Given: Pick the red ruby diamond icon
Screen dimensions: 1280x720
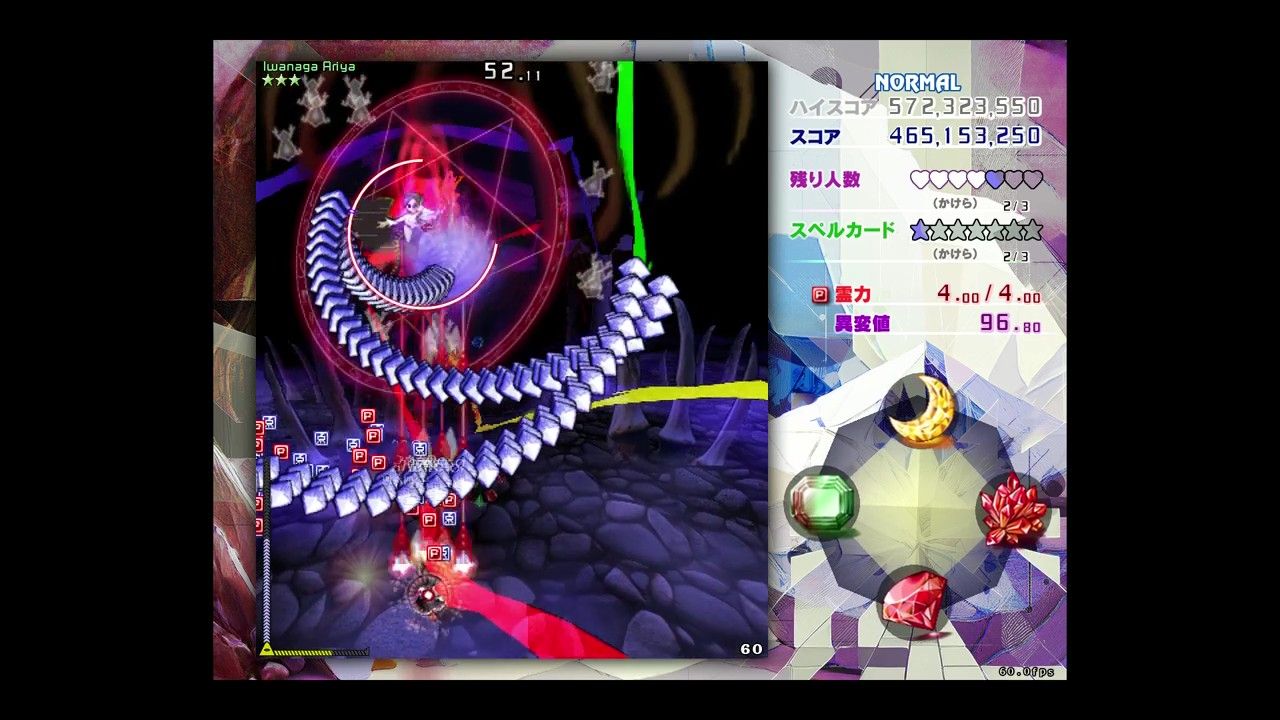Looking at the screenshot, I should click(x=915, y=601).
